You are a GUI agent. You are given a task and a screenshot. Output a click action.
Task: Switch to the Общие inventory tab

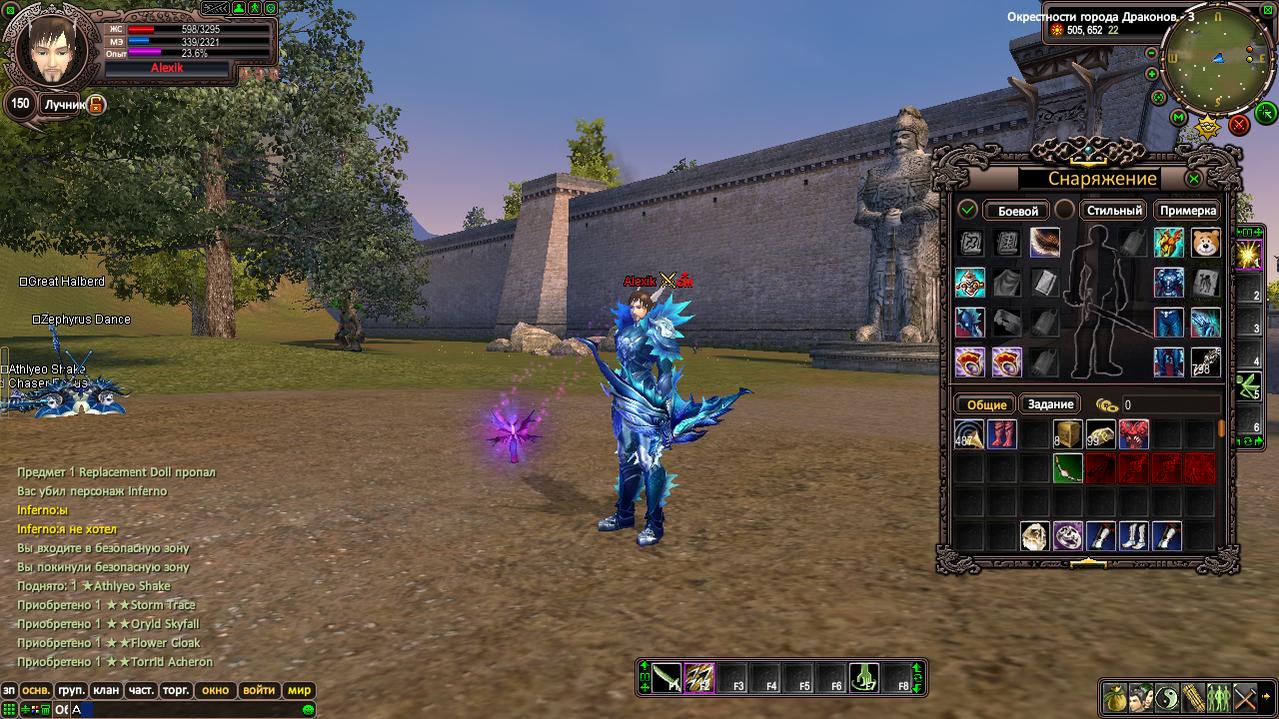coord(986,404)
